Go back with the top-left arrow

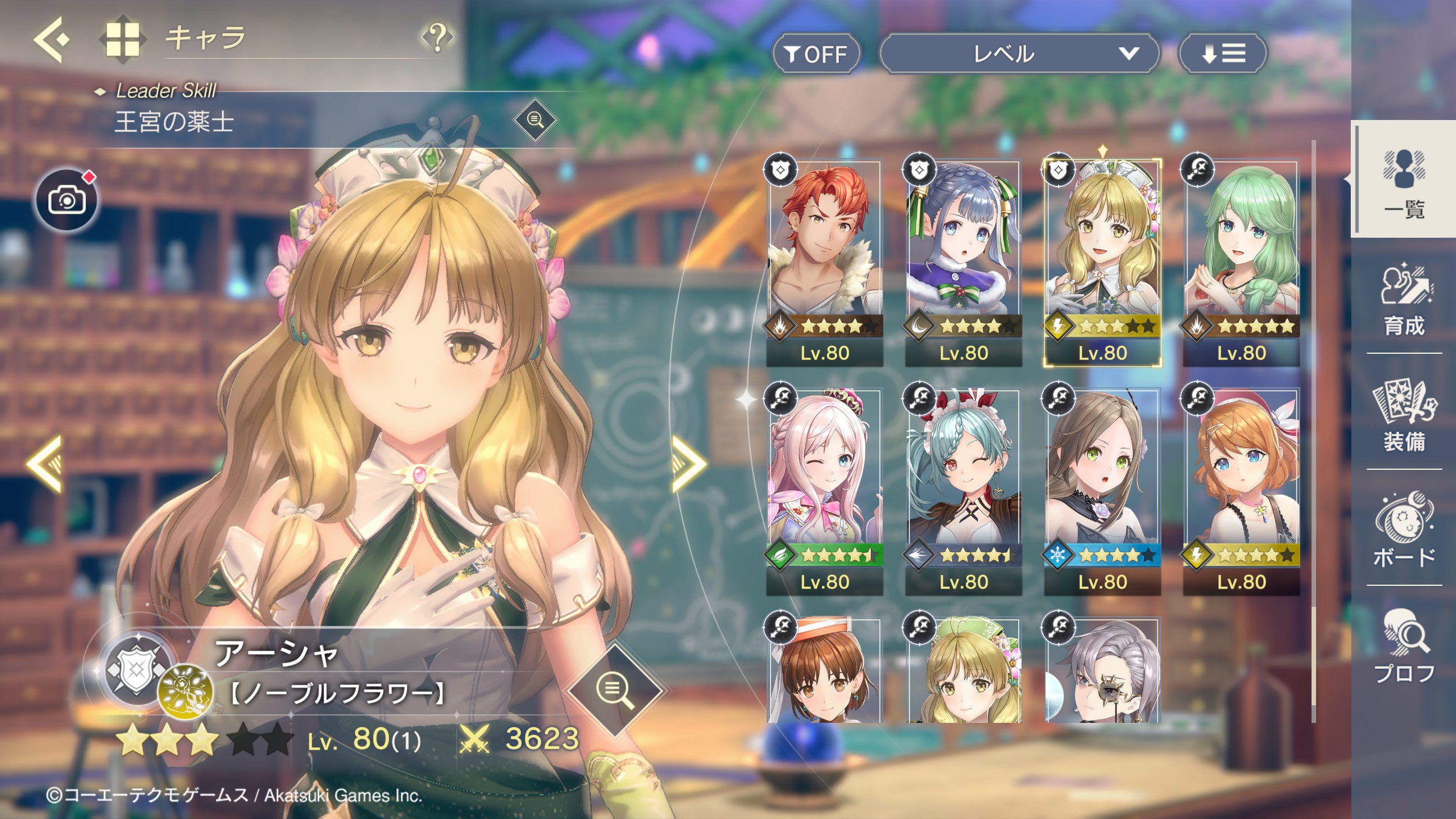51,39
